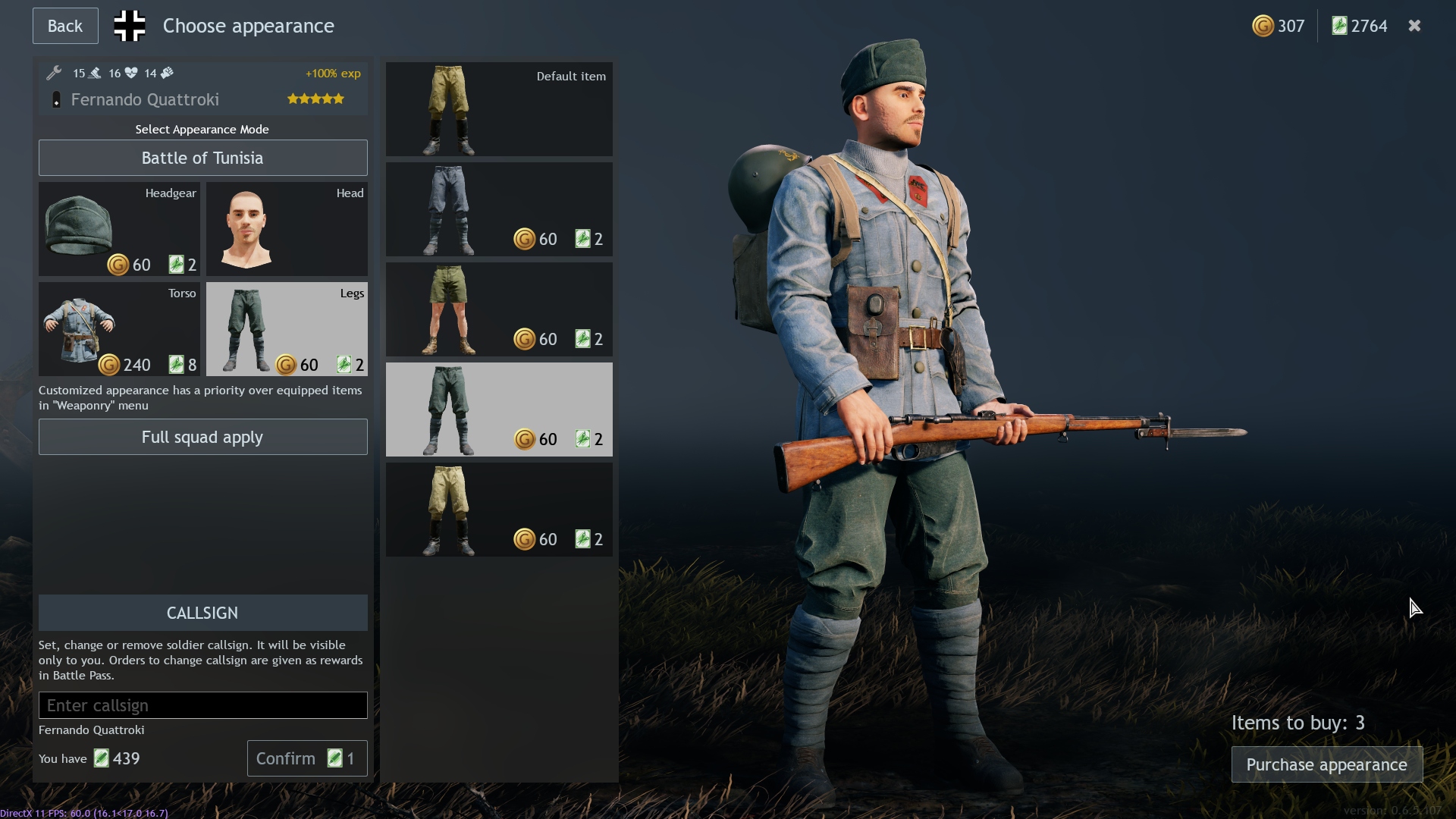Click the CALLSIGN section header
This screenshot has height=819, width=1456.
coord(202,613)
